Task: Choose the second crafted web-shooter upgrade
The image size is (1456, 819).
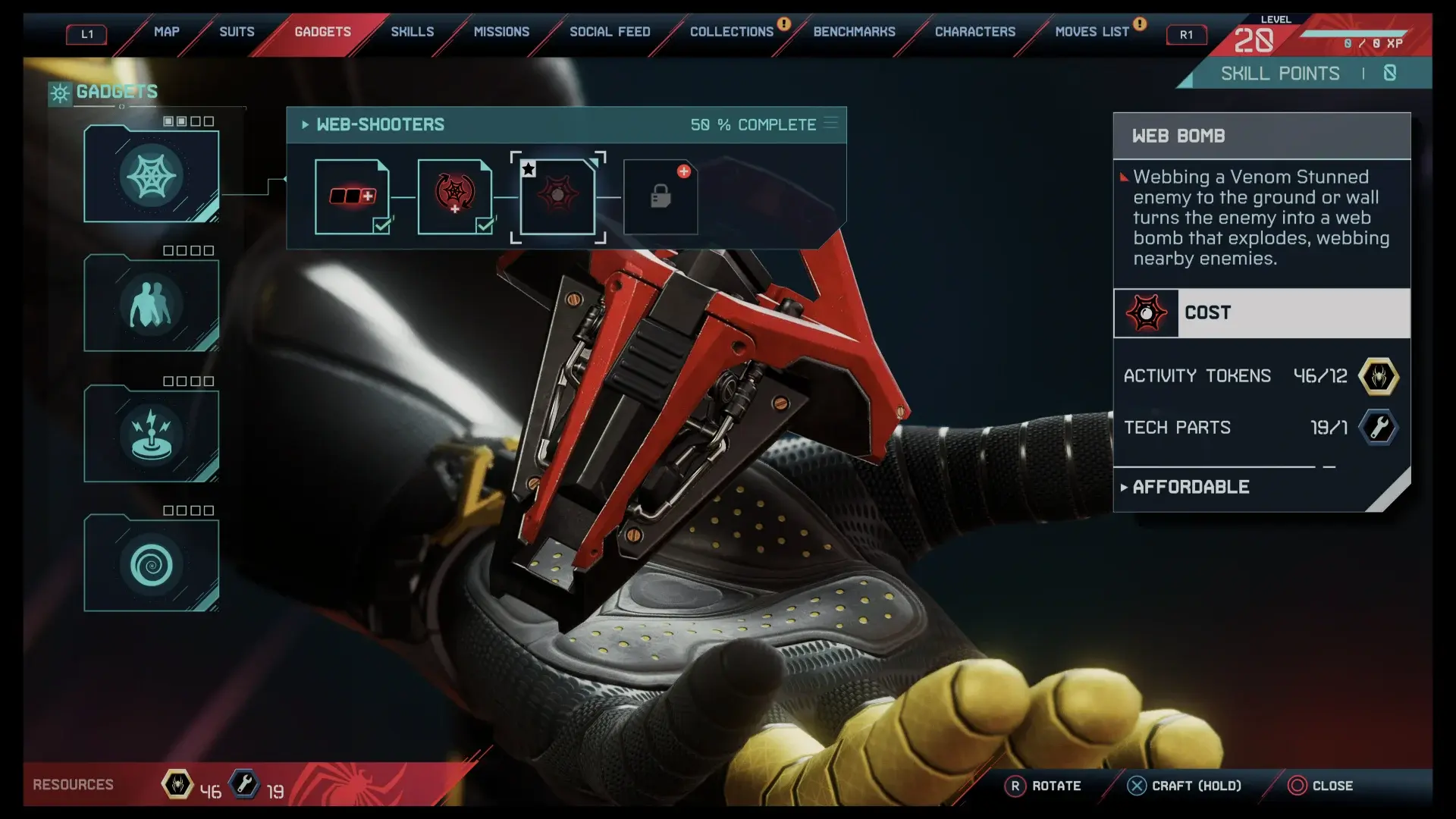Action: click(454, 196)
